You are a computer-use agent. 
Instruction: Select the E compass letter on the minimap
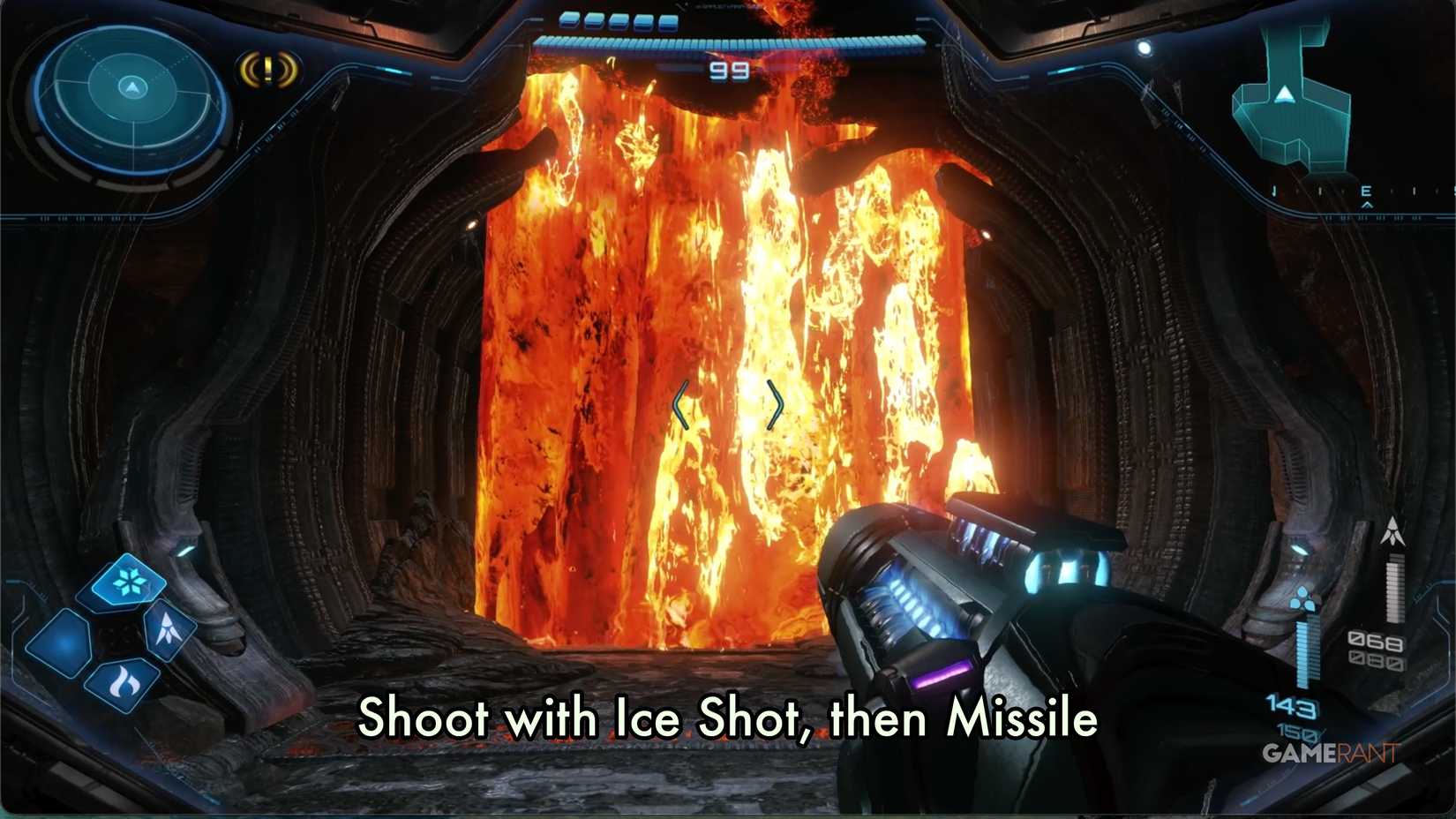click(x=1367, y=191)
